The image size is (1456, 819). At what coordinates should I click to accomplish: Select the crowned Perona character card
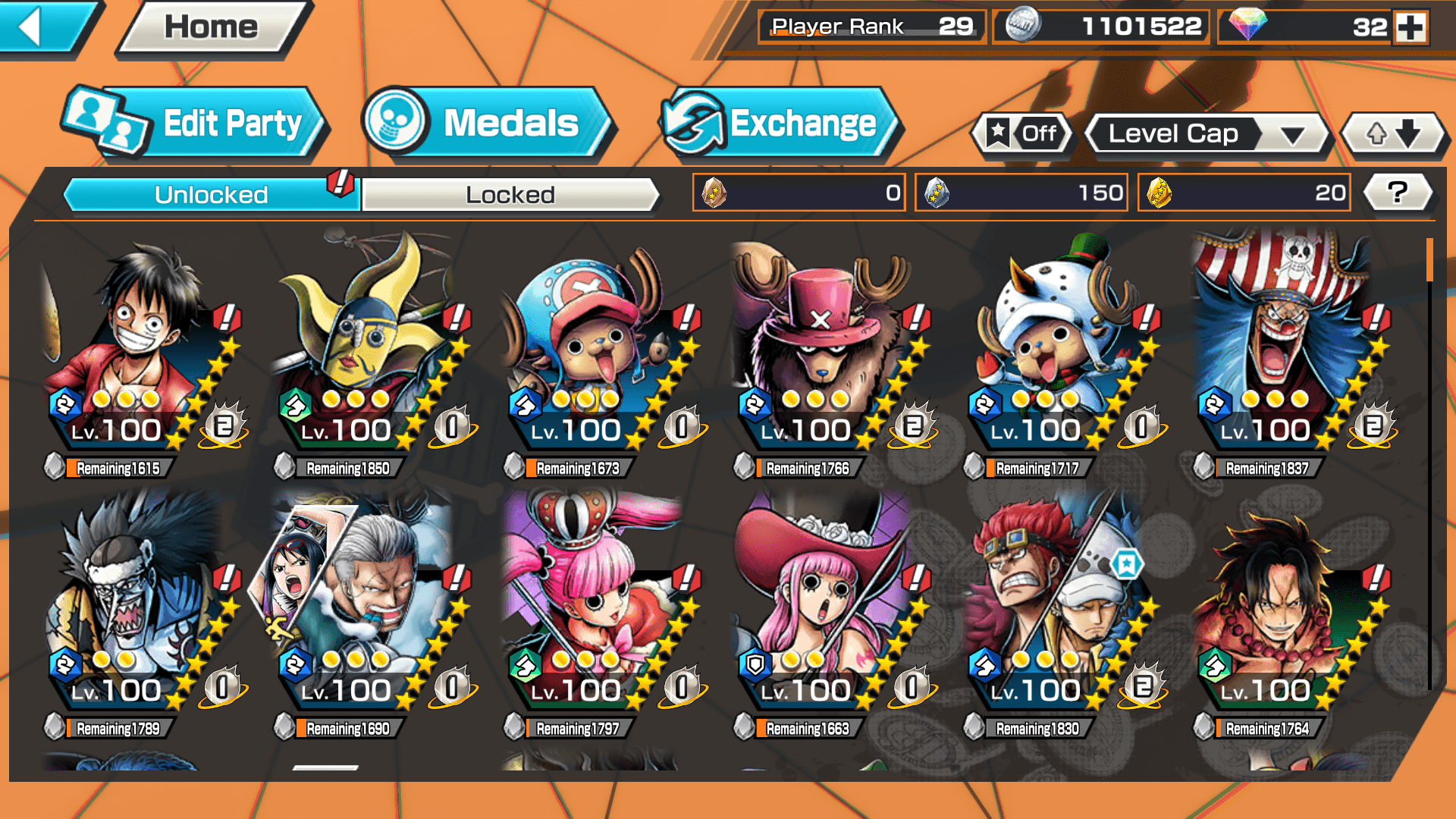599,607
